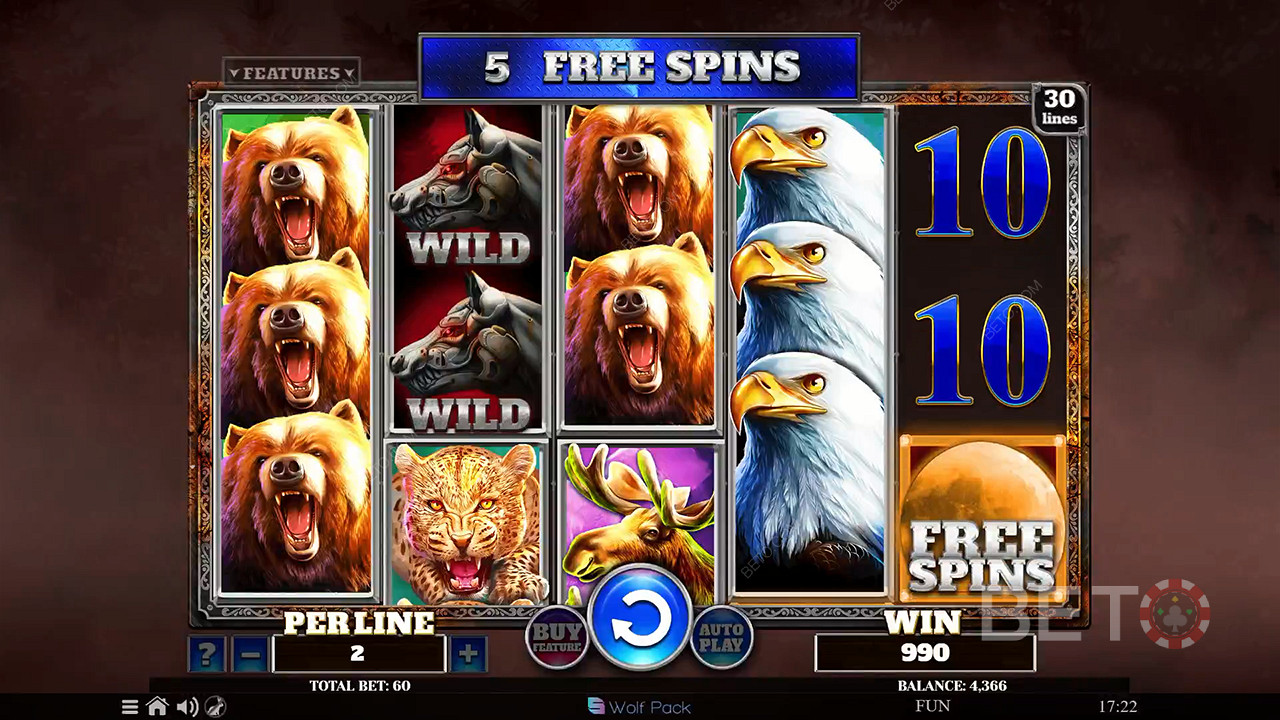Click the wolf icon in bottom bar
1280x720 pixels.
click(x=214, y=707)
